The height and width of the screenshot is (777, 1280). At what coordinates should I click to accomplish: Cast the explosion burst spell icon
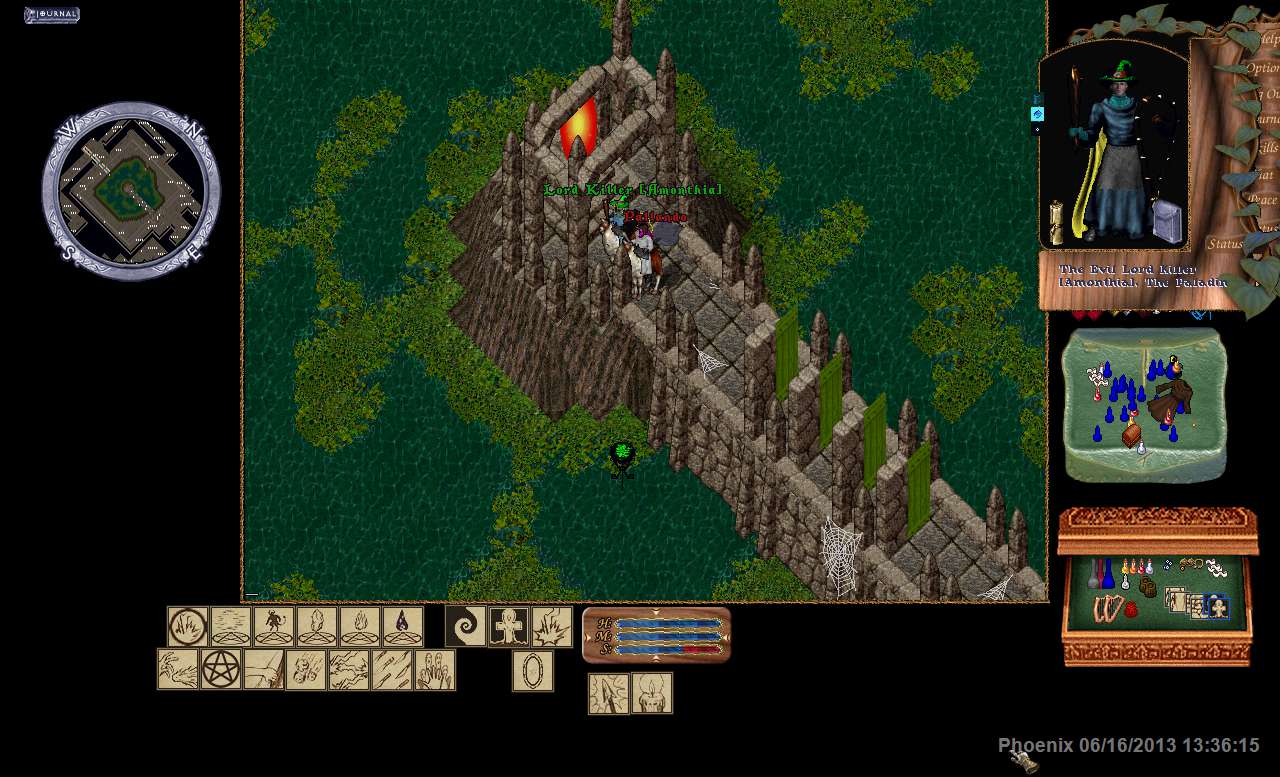(x=551, y=626)
